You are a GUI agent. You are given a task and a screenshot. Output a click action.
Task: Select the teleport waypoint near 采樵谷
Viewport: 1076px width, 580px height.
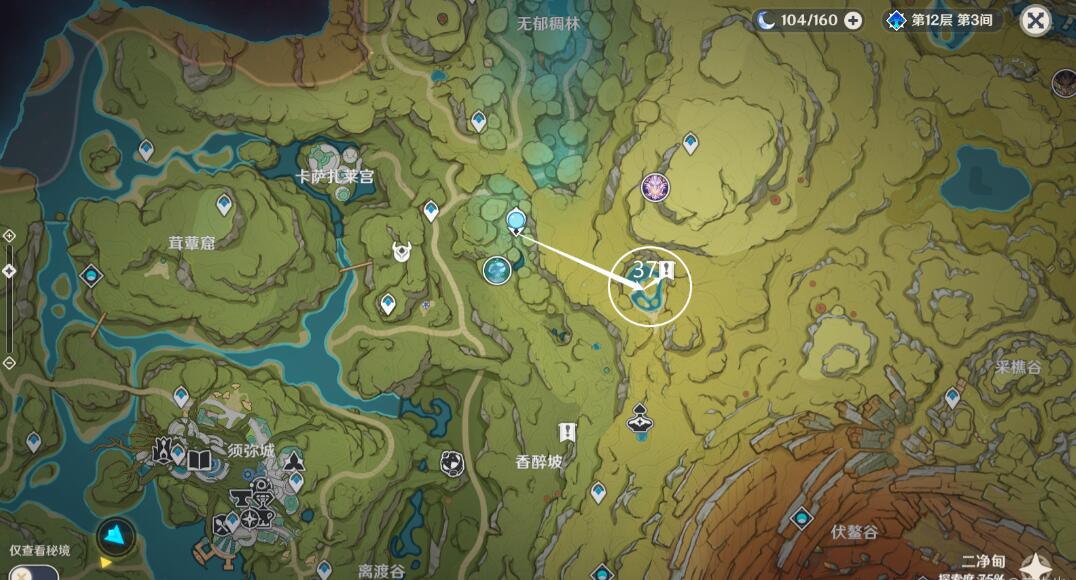click(952, 397)
